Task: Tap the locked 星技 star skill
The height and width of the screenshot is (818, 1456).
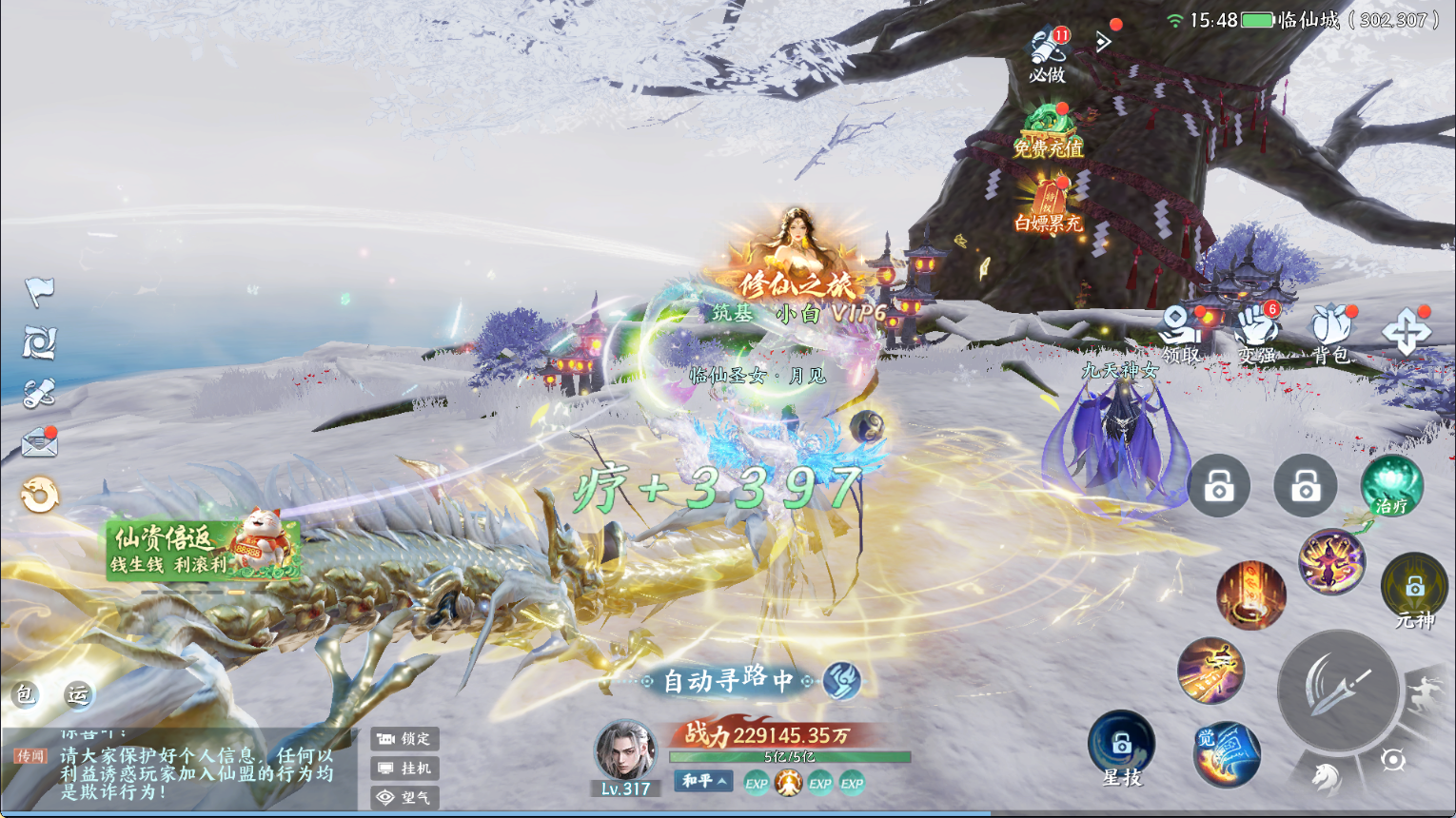Action: coord(1122,749)
